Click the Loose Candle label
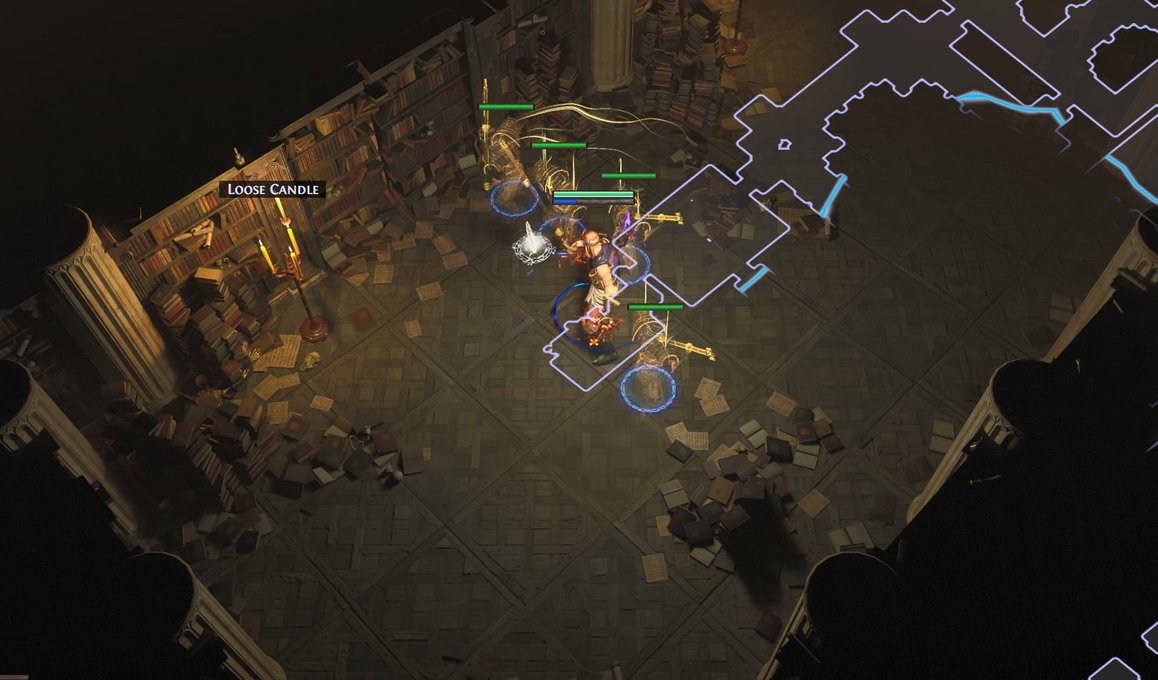Viewport: 1158px width, 680px height. 272,189
